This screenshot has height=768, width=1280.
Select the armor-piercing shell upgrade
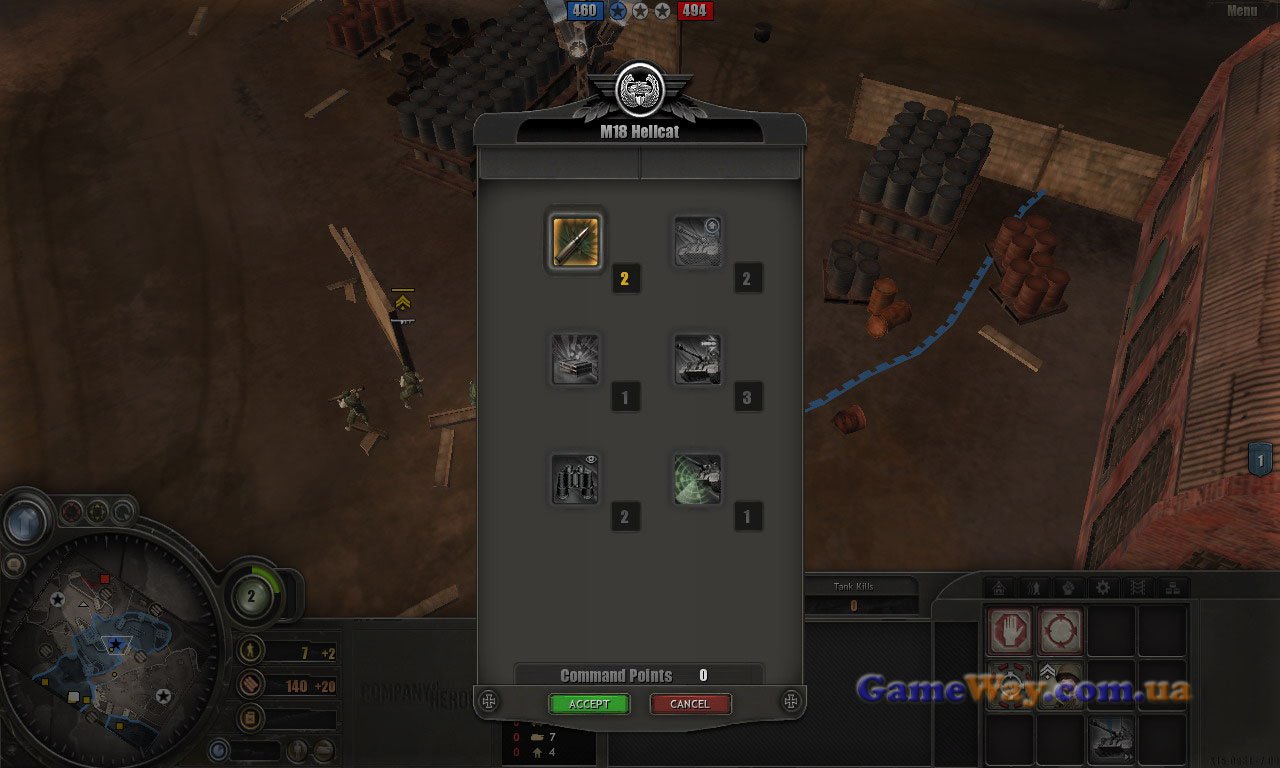click(575, 241)
